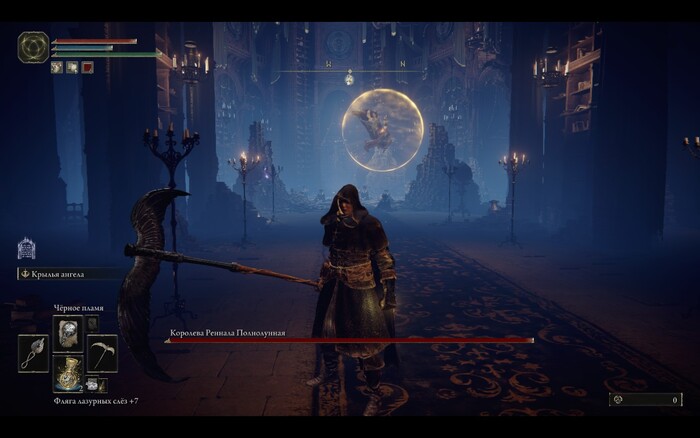Click the compass marker at the top
The image size is (700, 438).
coord(349,76)
